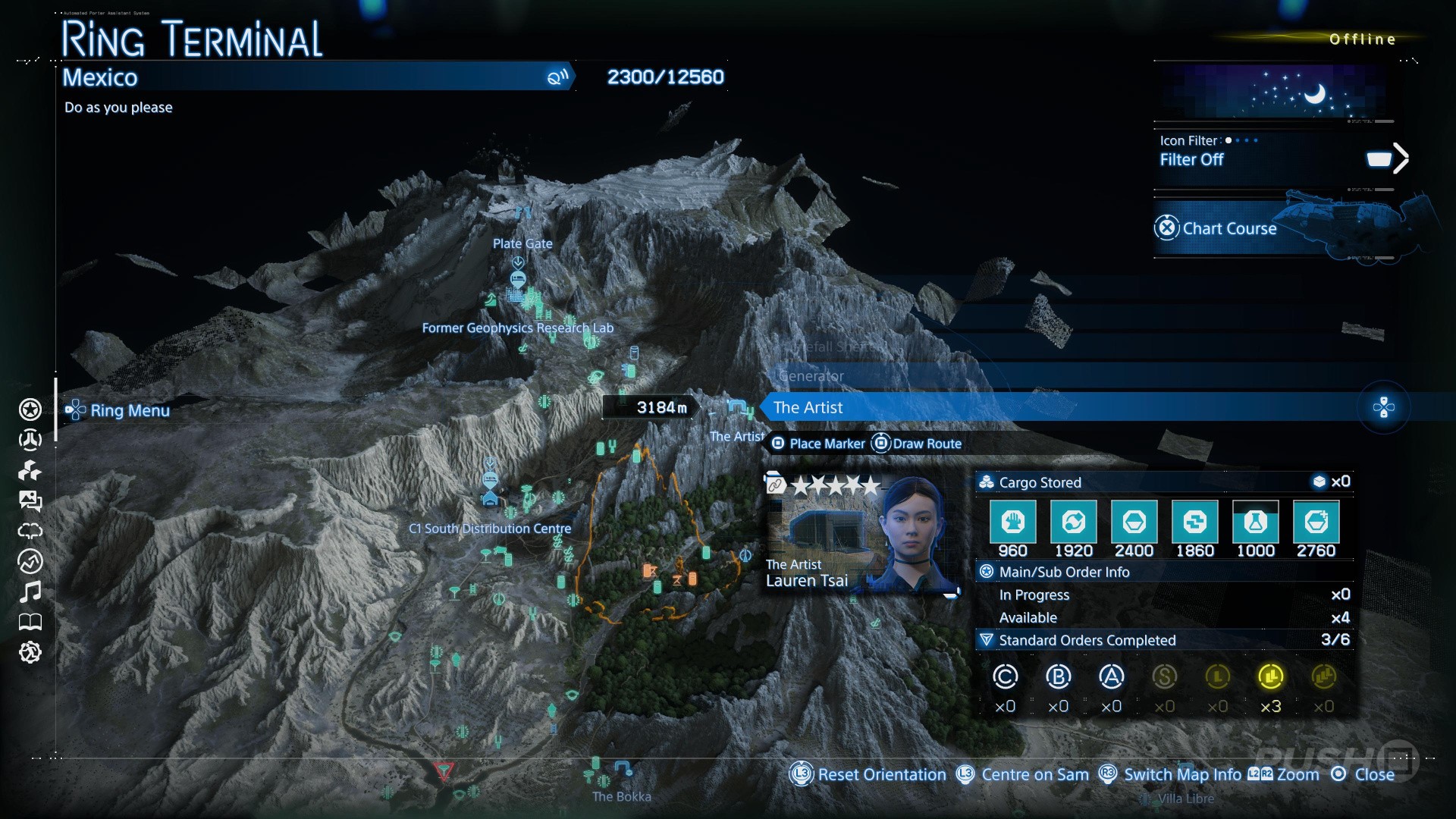
Task: Select Former Geophysics Research Lab map marker
Action: 518,328
